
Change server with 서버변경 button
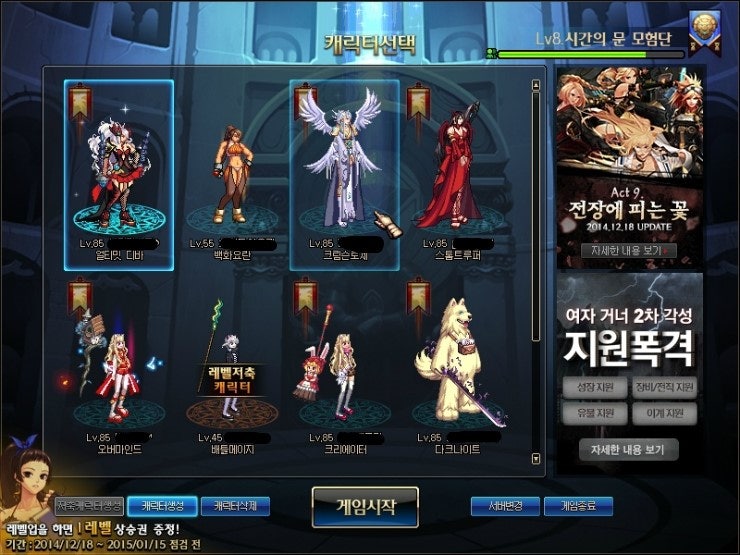505,506
